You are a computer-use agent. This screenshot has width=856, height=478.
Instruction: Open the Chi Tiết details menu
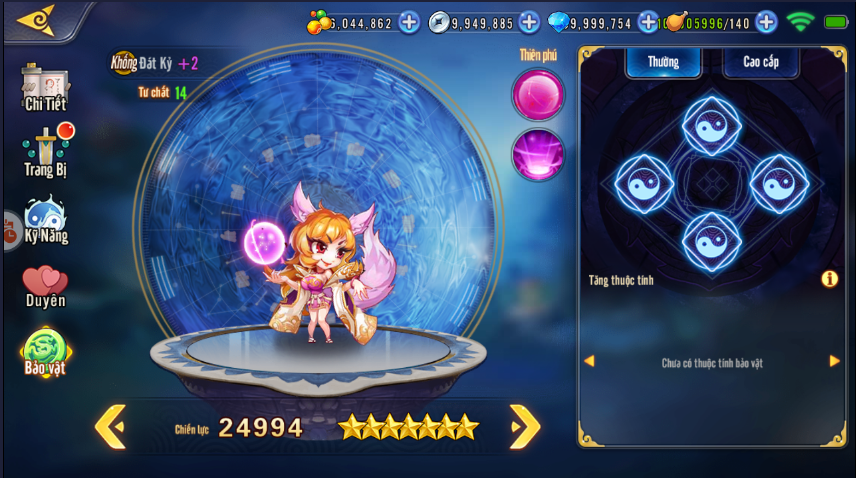coord(45,88)
